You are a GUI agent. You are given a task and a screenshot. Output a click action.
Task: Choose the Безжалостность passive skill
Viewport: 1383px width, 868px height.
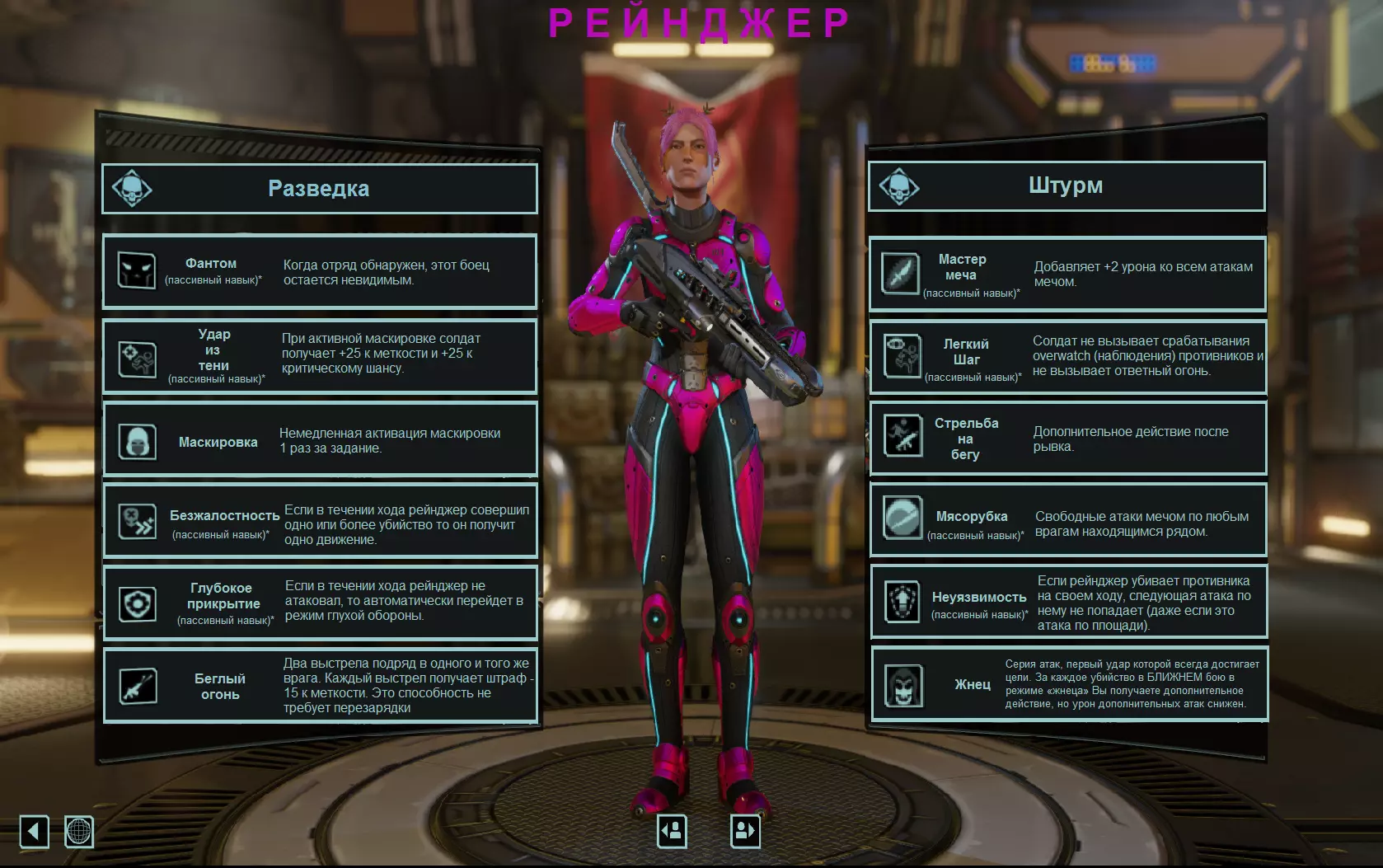pyautogui.click(x=319, y=522)
